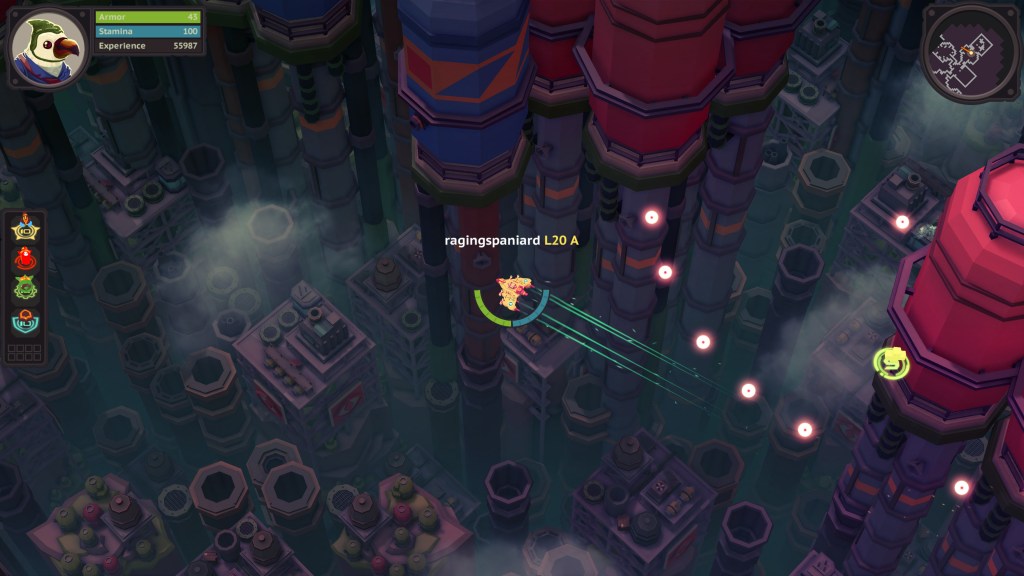1024x576 pixels.
Task: Choose the red character badge icon
Action: click(25, 260)
